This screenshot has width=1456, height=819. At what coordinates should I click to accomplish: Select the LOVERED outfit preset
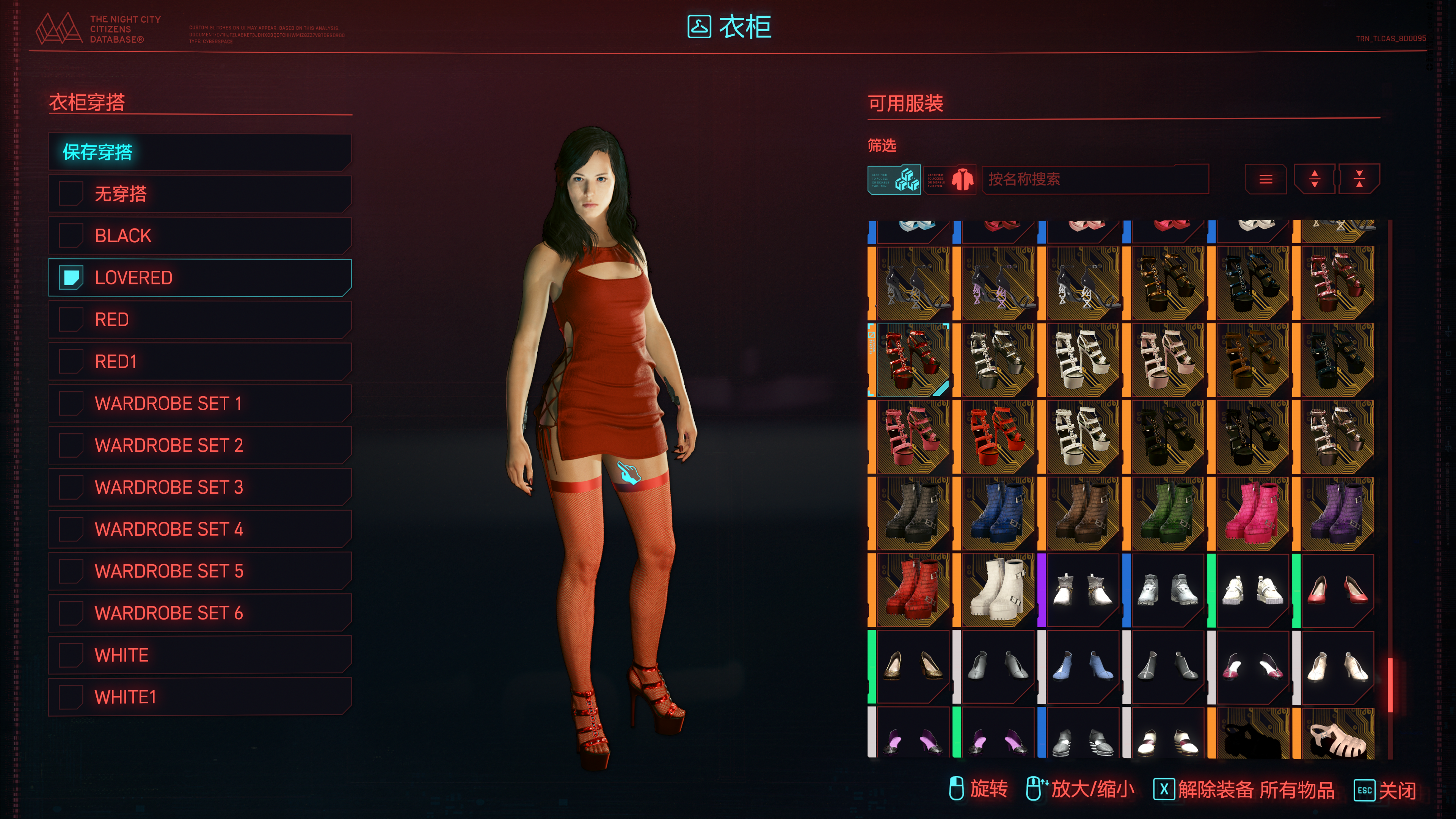pyautogui.click(x=199, y=278)
